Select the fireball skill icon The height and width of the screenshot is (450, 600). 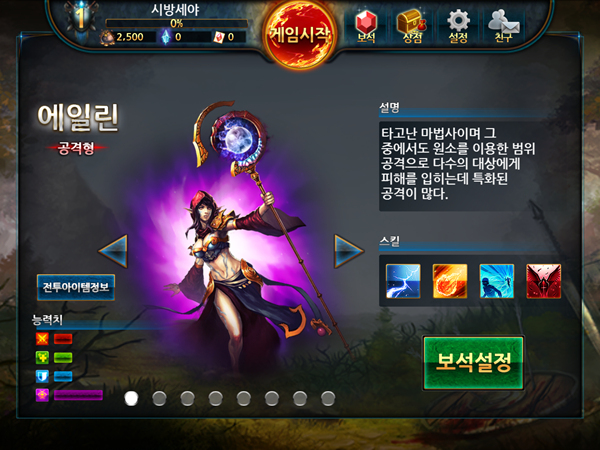tap(449, 281)
